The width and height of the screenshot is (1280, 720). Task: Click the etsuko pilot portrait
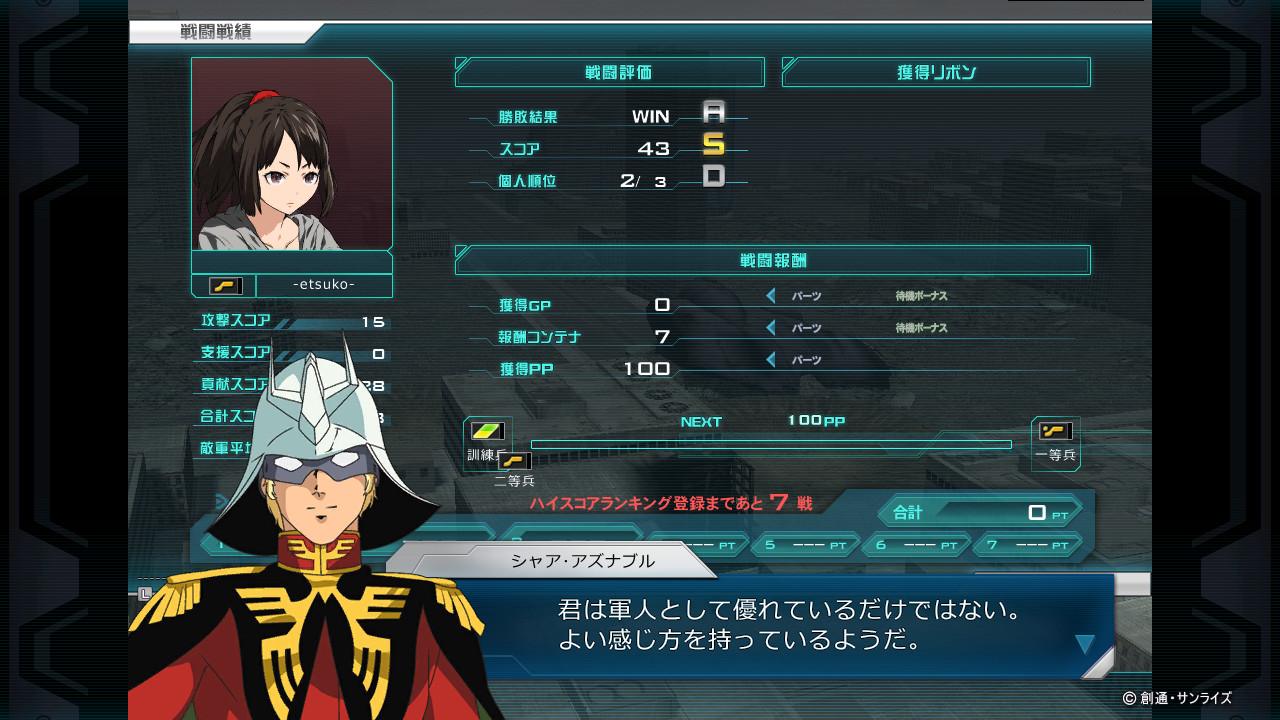pos(291,153)
